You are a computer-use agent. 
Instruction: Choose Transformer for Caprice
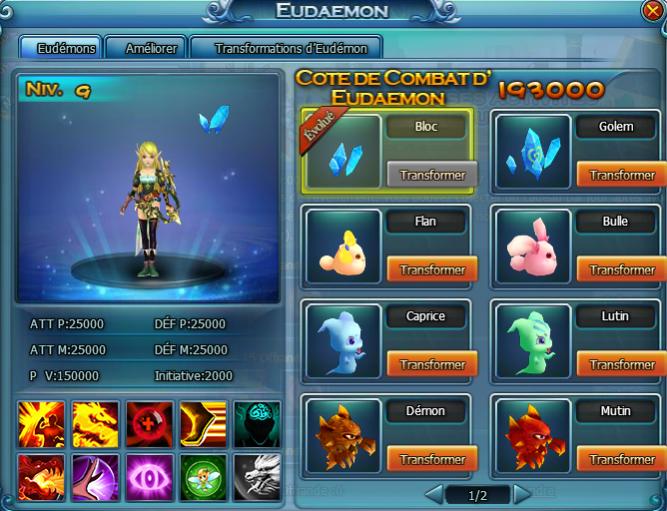point(432,365)
